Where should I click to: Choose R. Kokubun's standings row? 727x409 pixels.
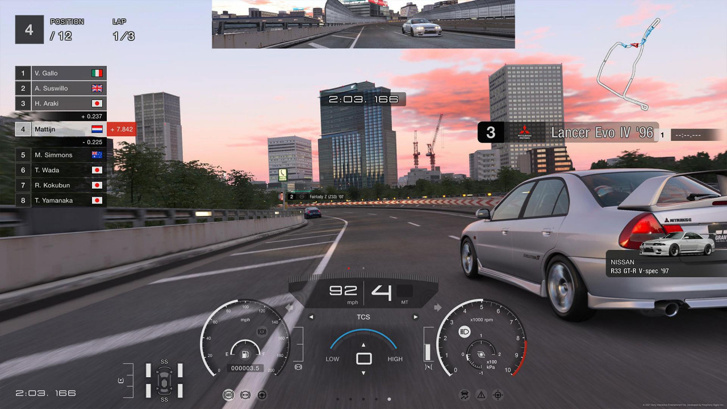click(60, 185)
